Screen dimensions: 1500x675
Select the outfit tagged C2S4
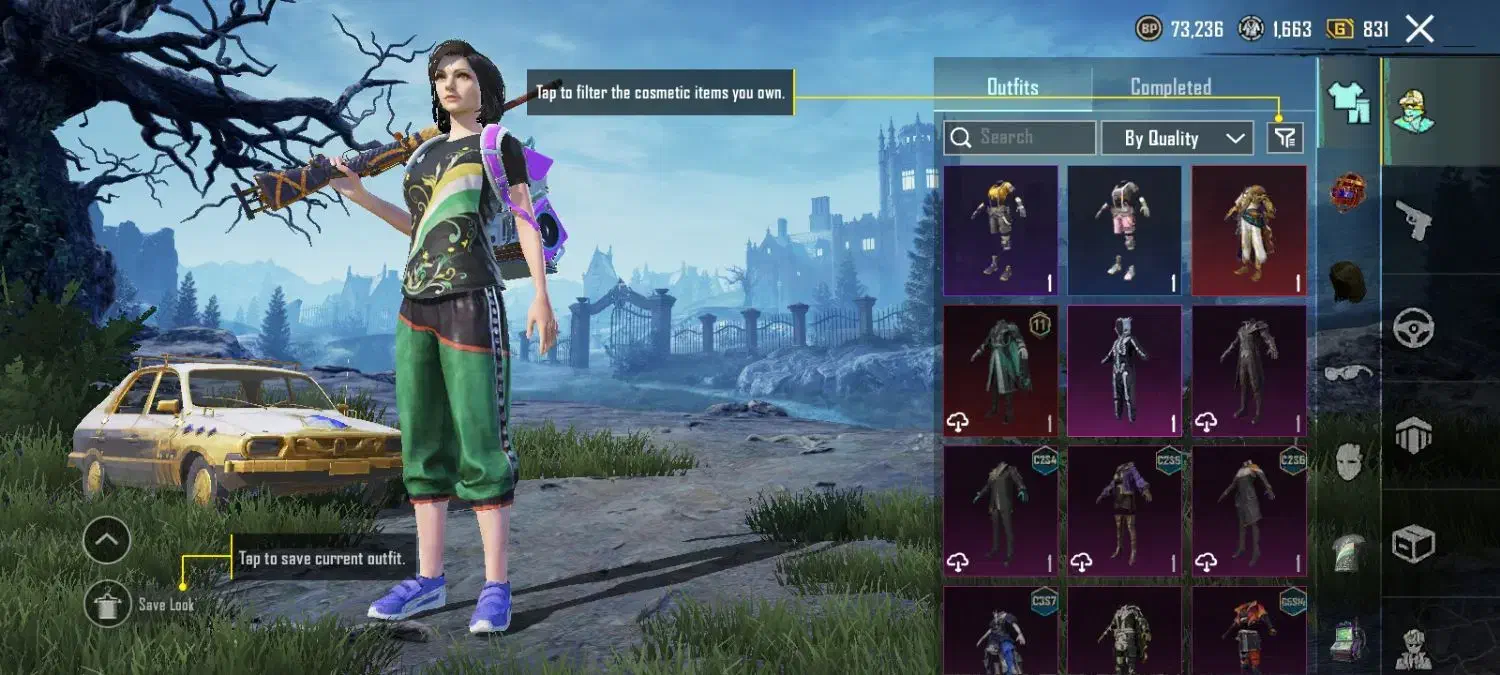pyautogui.click(x=1000, y=510)
